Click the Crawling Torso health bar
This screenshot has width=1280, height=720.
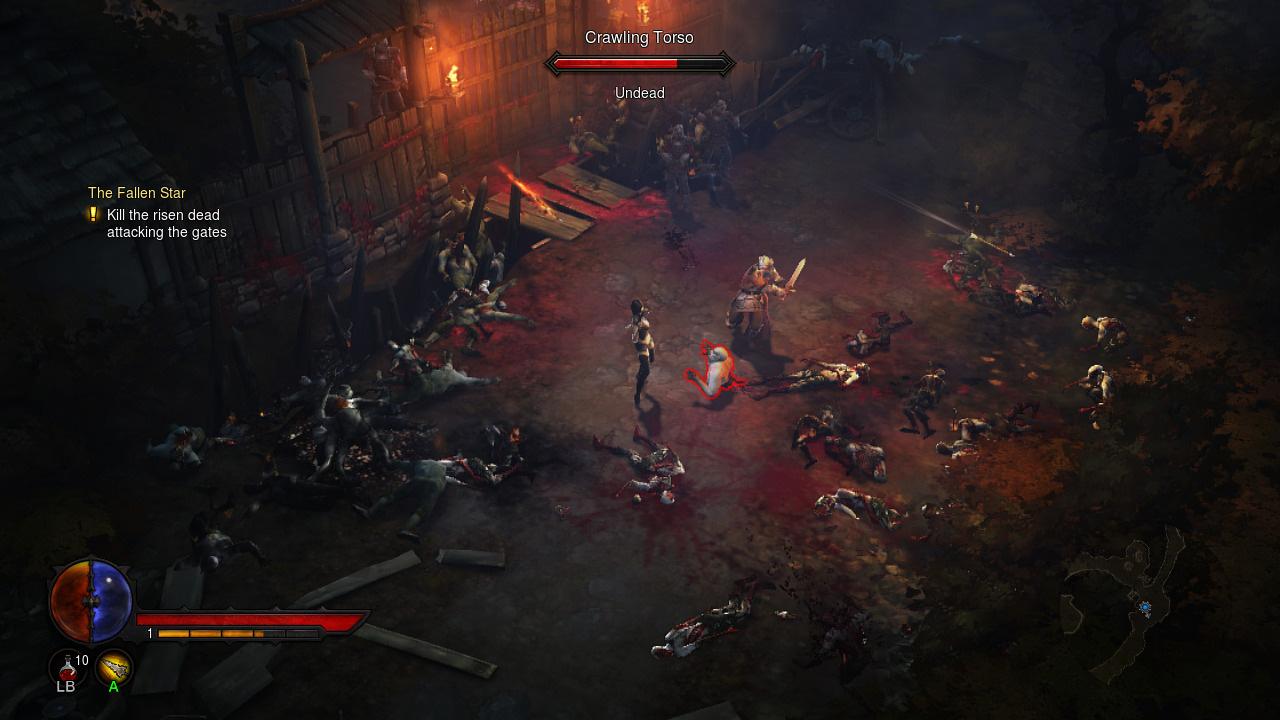pos(640,63)
